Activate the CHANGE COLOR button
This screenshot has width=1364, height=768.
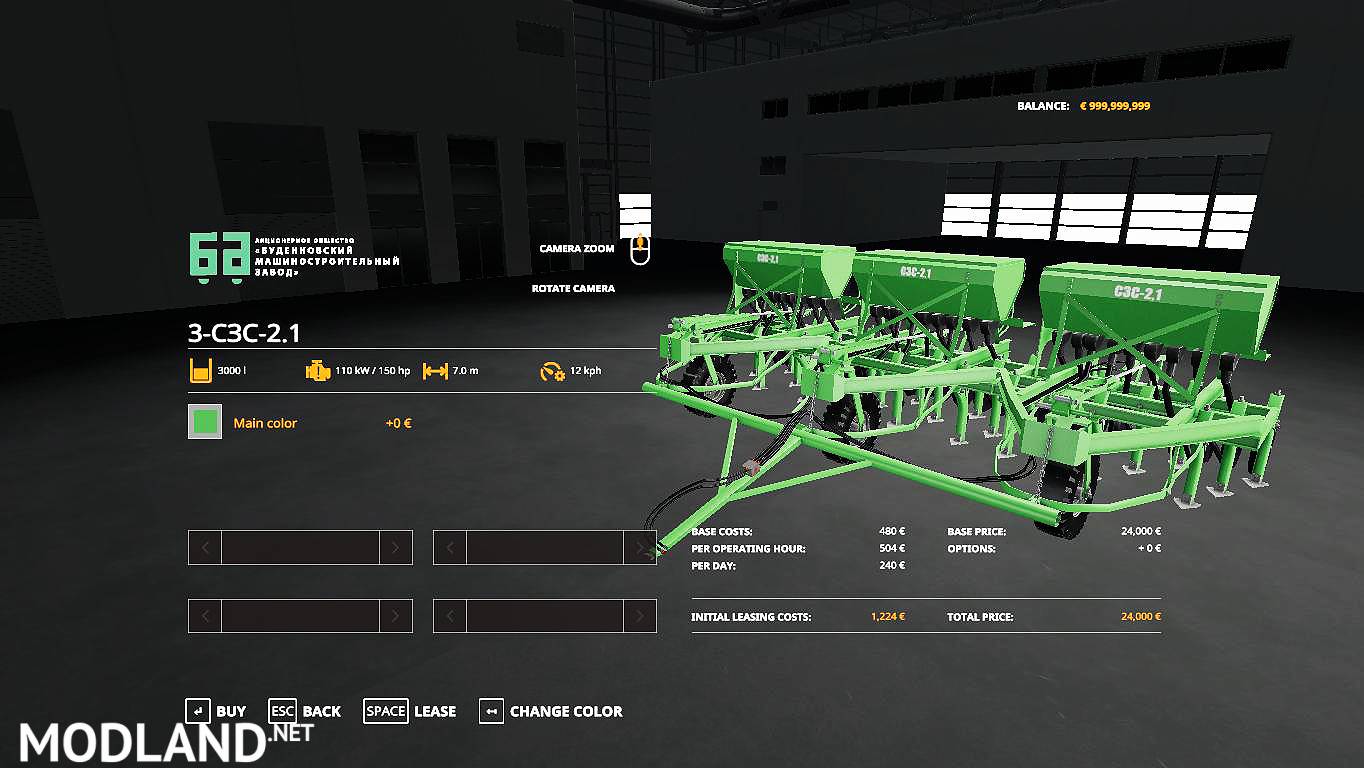coord(551,711)
